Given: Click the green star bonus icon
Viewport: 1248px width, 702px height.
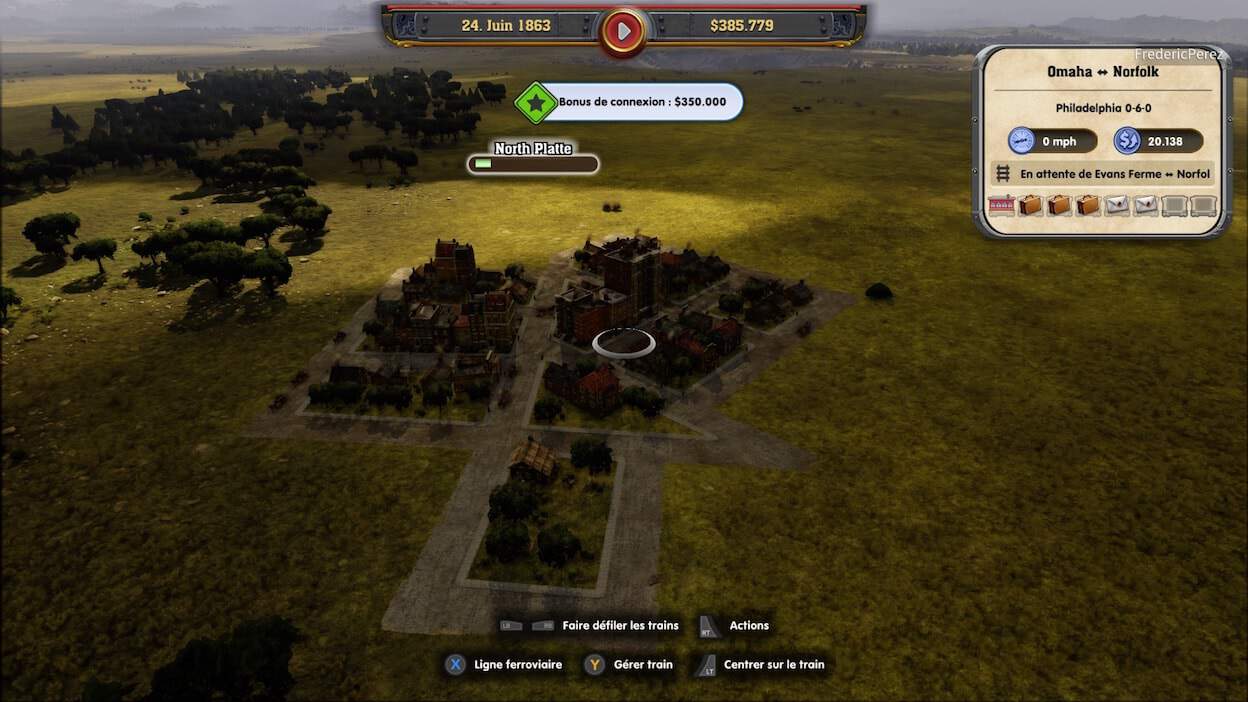Looking at the screenshot, I should [x=536, y=102].
